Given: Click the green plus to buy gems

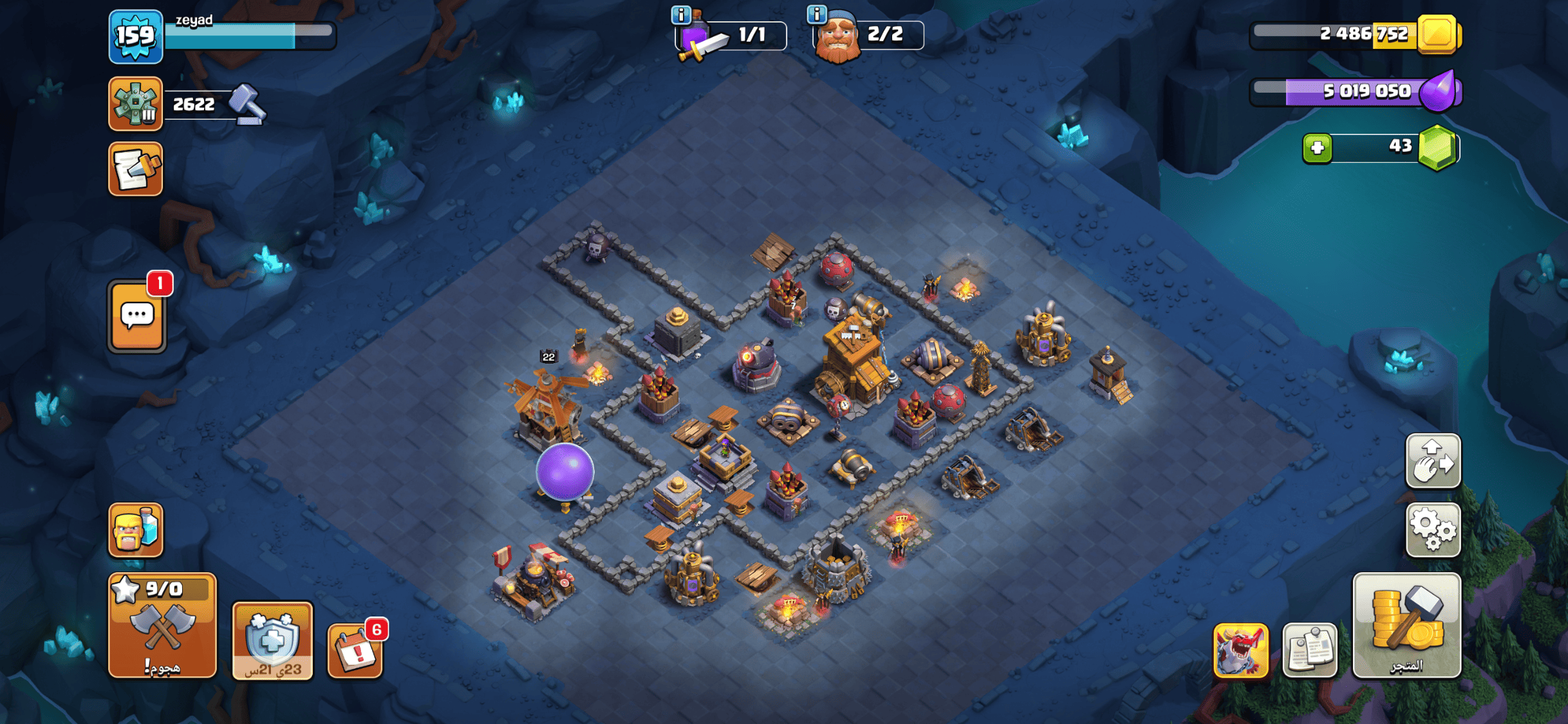Looking at the screenshot, I should pyautogui.click(x=1317, y=148).
